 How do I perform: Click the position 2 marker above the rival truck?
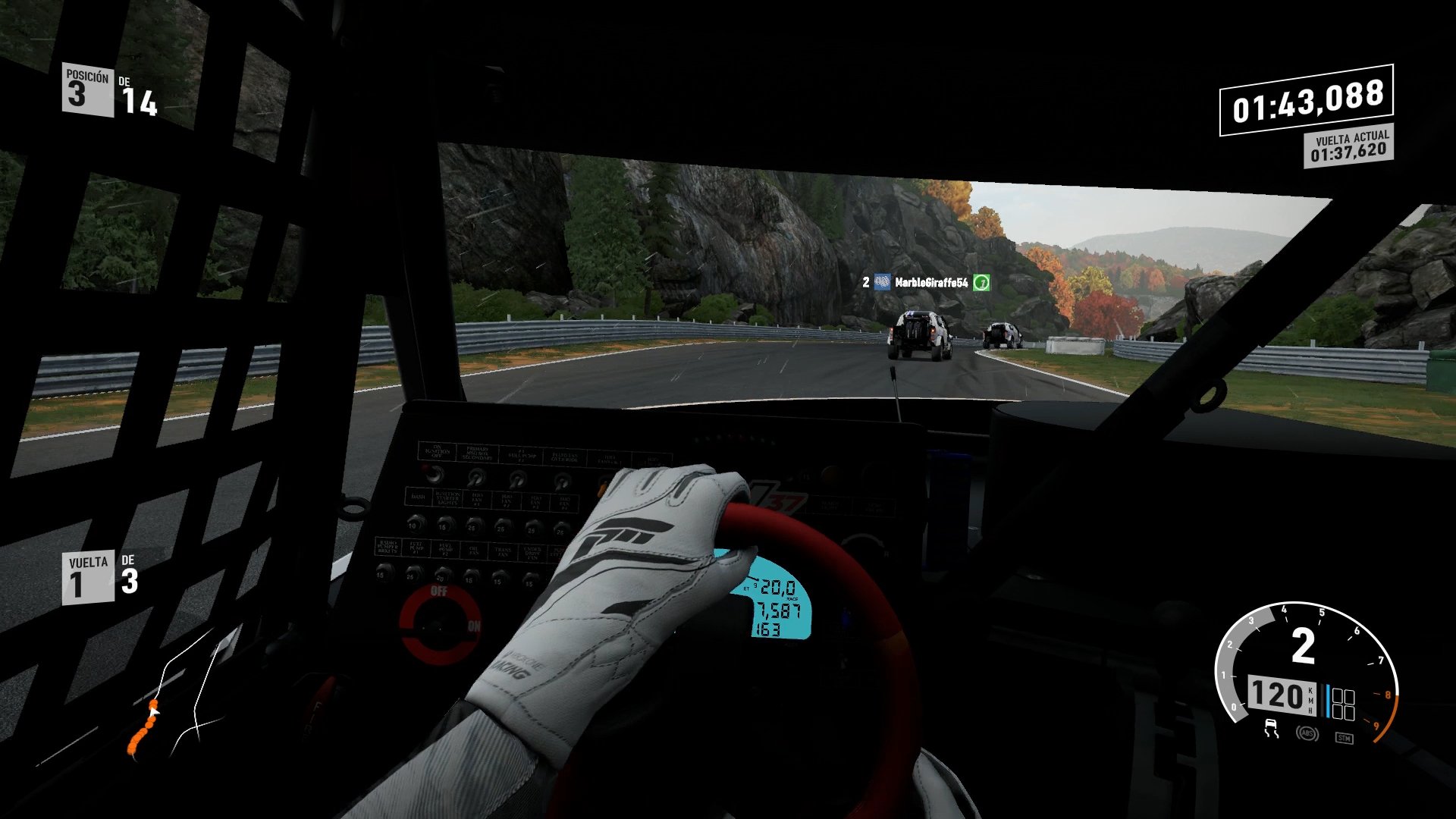click(864, 281)
